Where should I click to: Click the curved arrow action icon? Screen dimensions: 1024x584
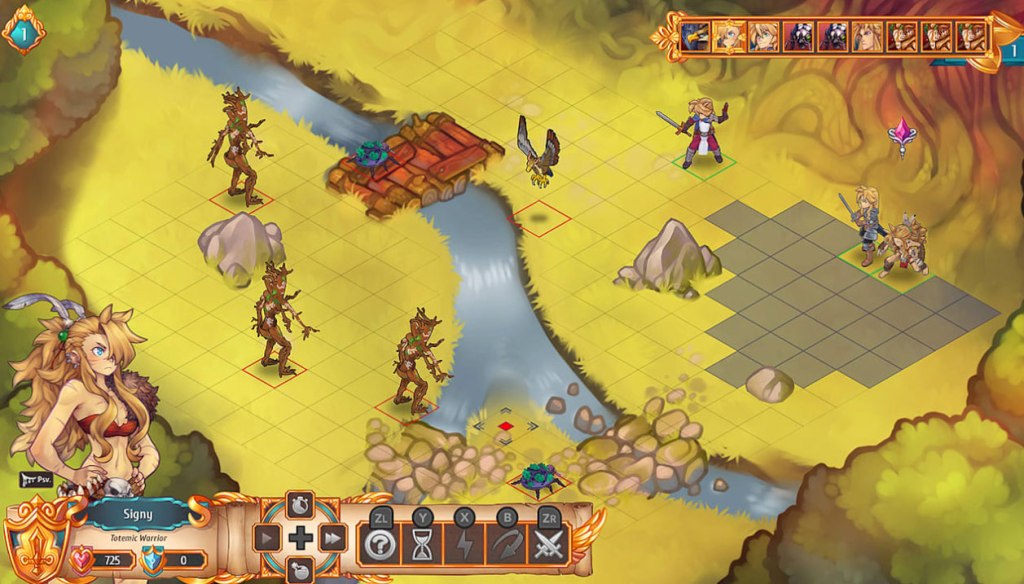(506, 544)
